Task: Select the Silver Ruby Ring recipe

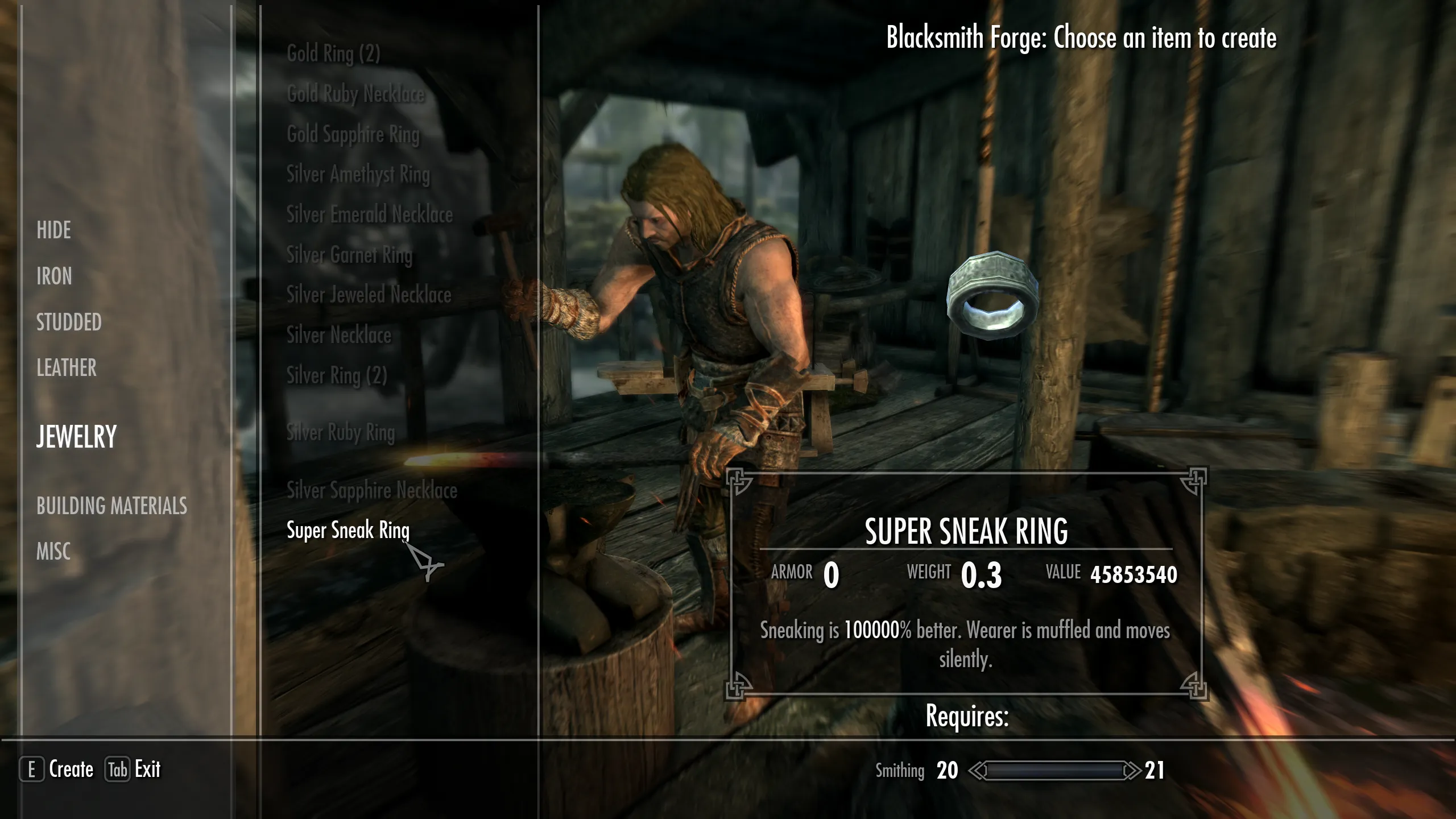Action: point(341,433)
